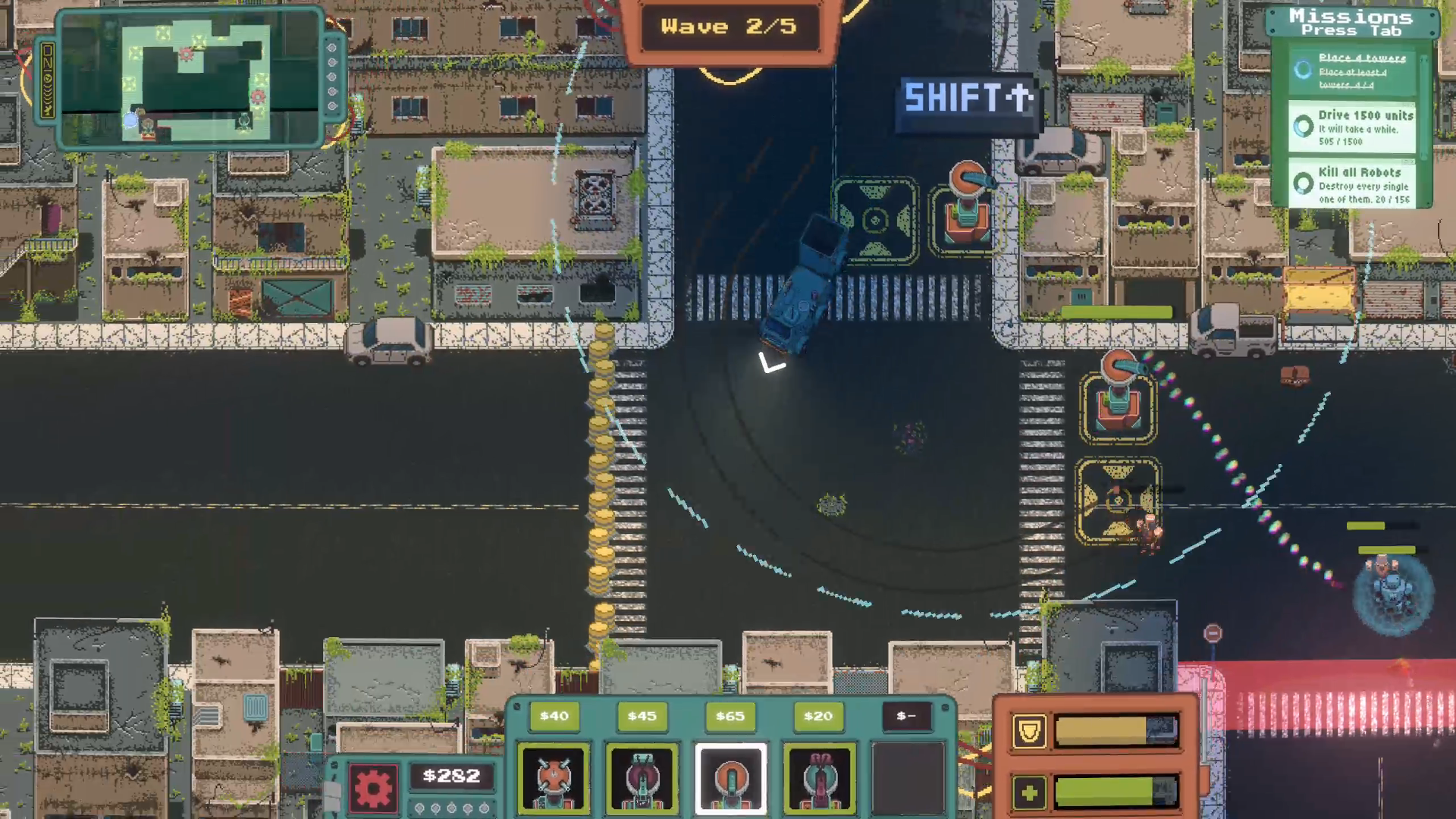Open the red gear settings button
This screenshot has width=1456, height=819.
(x=372, y=787)
